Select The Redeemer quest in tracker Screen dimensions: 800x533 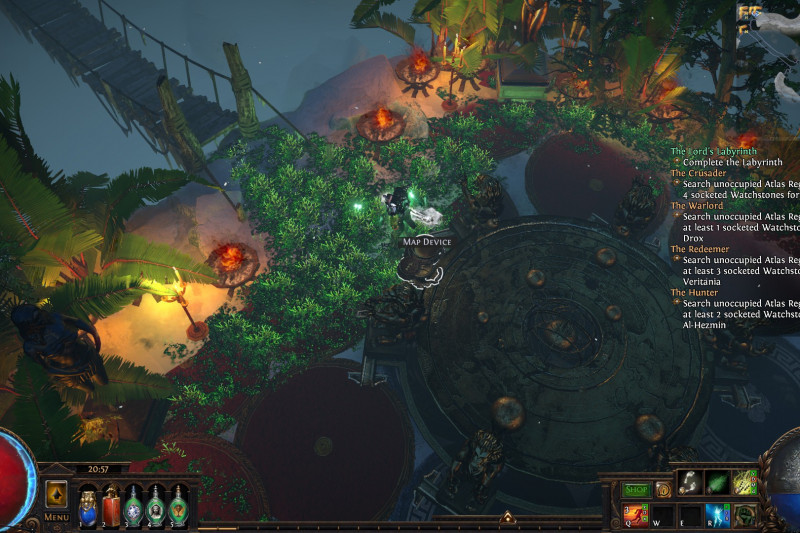pos(700,248)
